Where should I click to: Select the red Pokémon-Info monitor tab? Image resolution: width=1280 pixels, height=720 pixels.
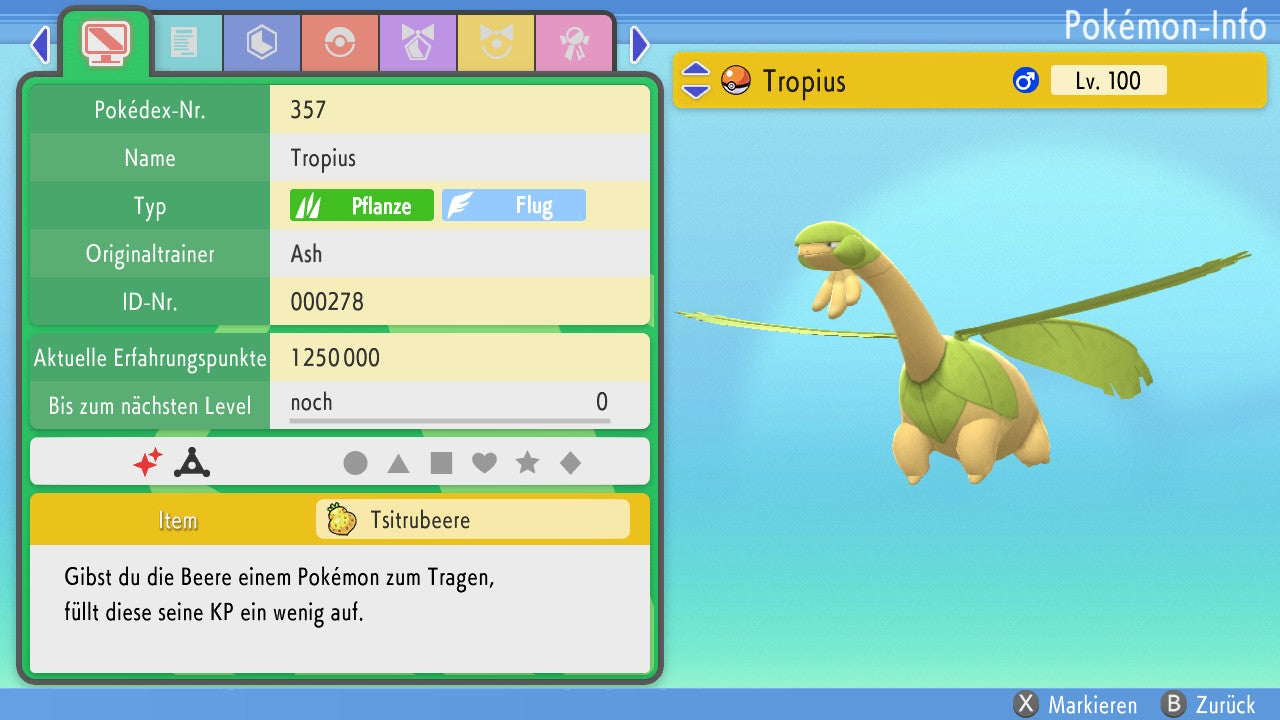coord(105,42)
